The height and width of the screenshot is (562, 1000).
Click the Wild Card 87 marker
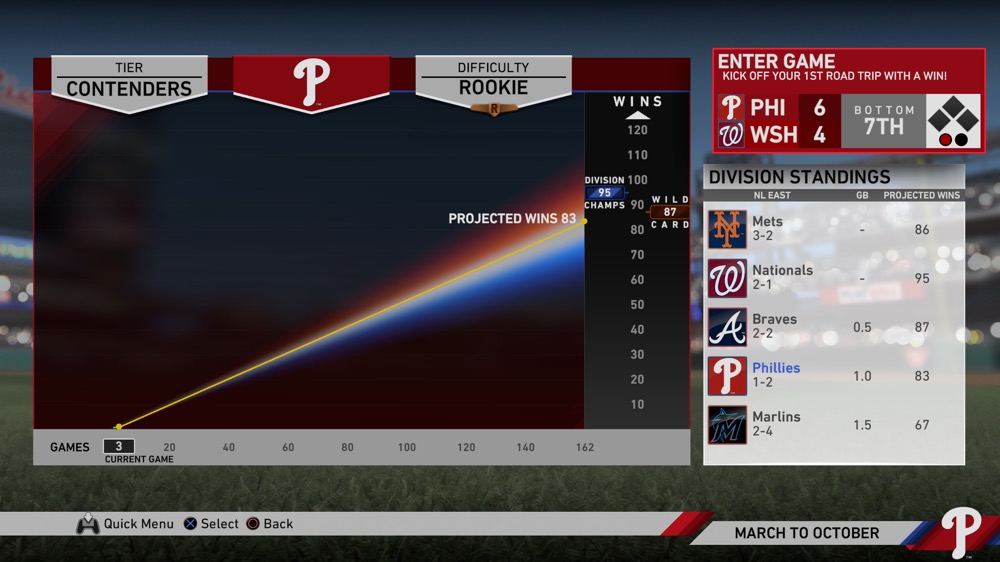[670, 212]
